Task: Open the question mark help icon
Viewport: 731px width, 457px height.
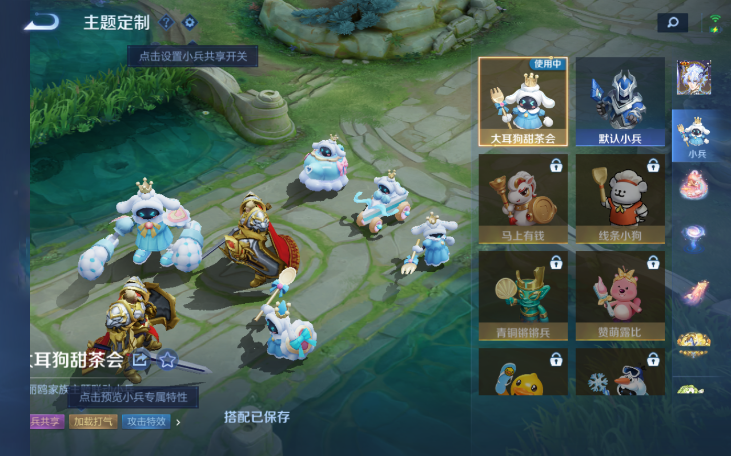Action: coord(166,22)
